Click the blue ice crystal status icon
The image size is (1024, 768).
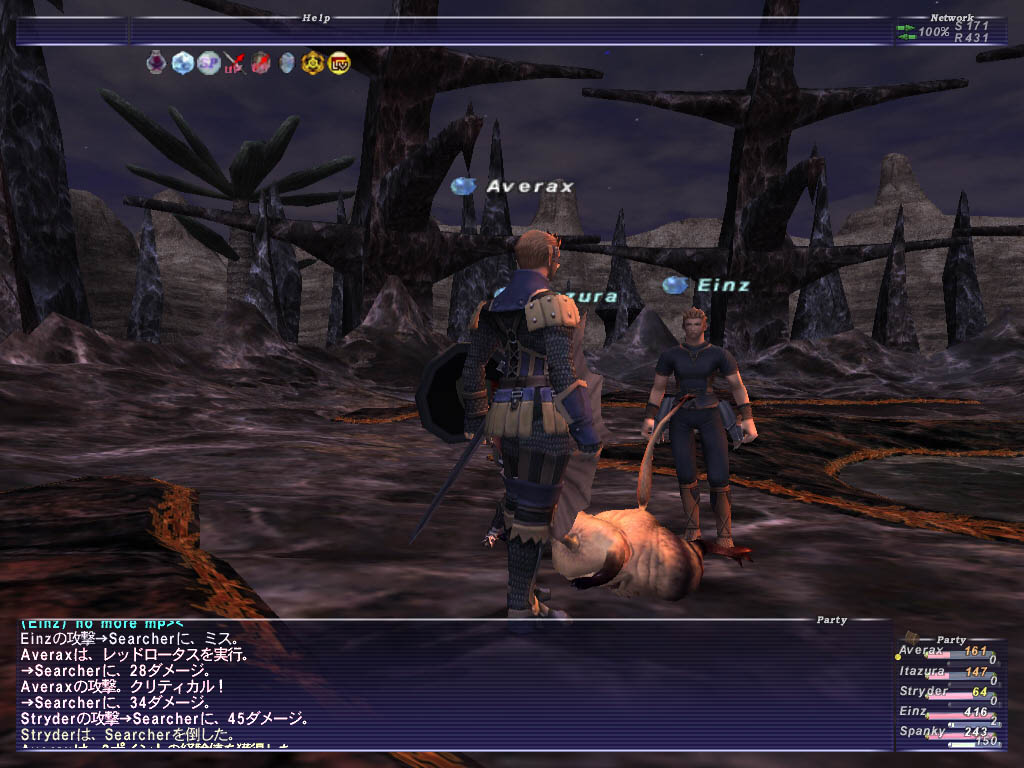tap(182, 63)
